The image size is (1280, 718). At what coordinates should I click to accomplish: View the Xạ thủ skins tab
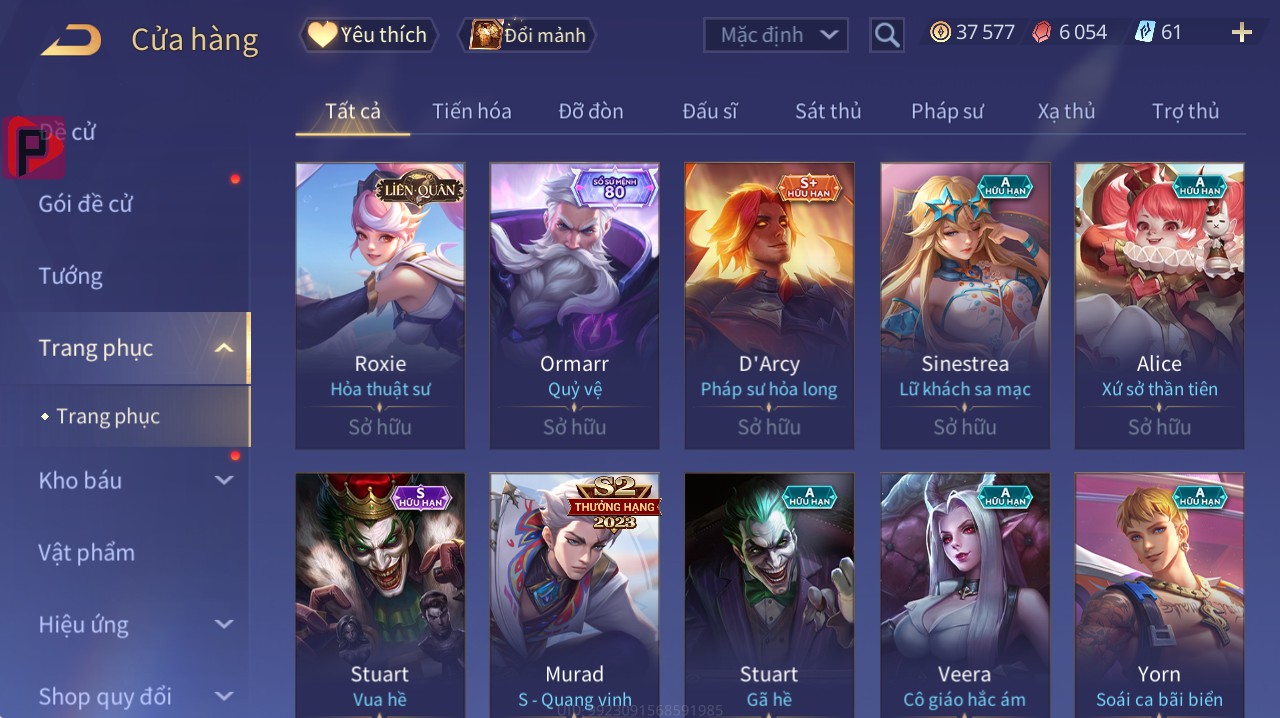pos(1066,111)
